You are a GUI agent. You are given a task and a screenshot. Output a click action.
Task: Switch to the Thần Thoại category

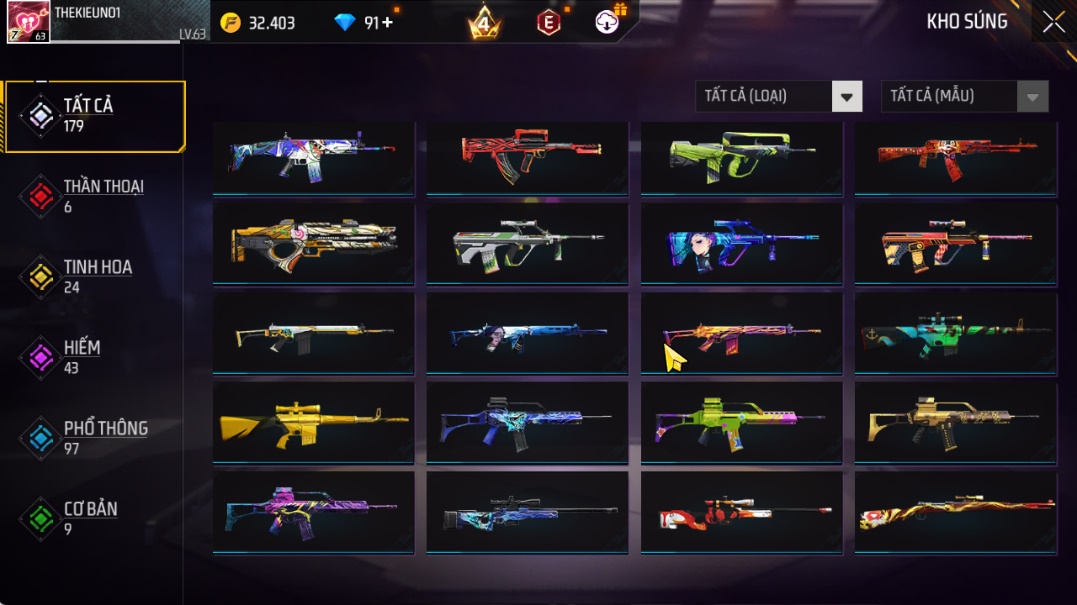[95, 196]
